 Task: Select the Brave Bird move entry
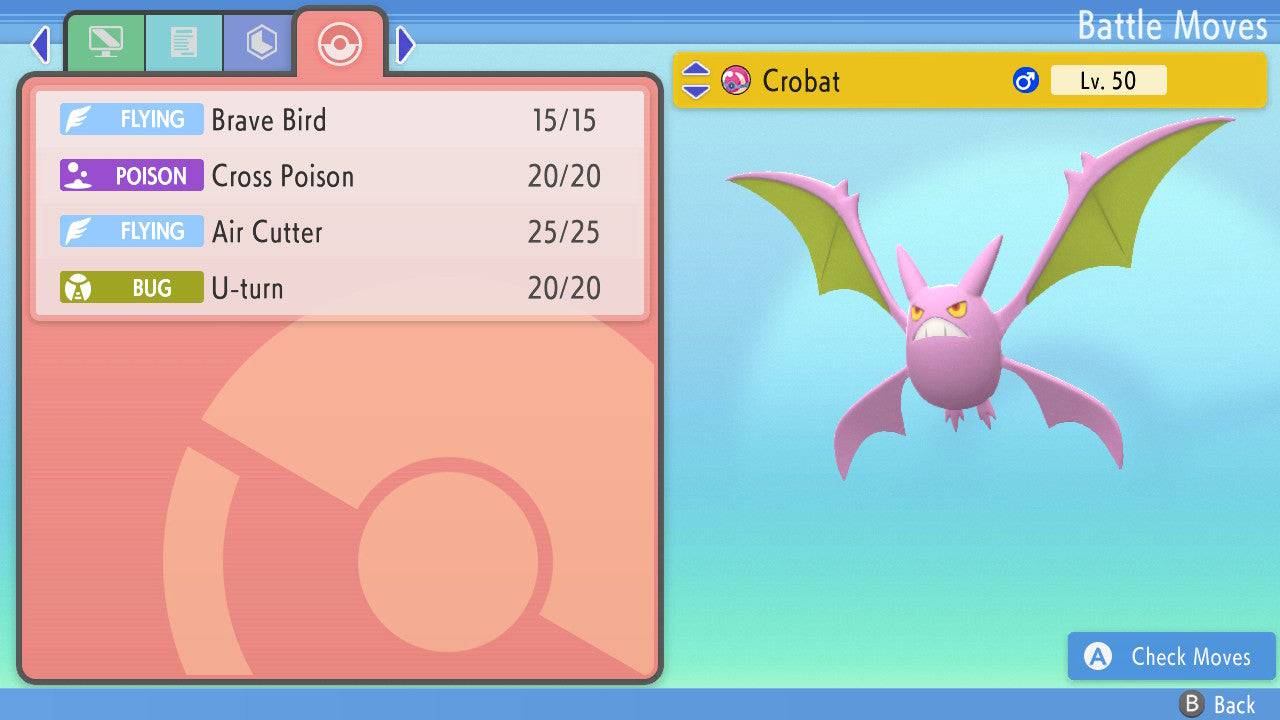pos(270,119)
